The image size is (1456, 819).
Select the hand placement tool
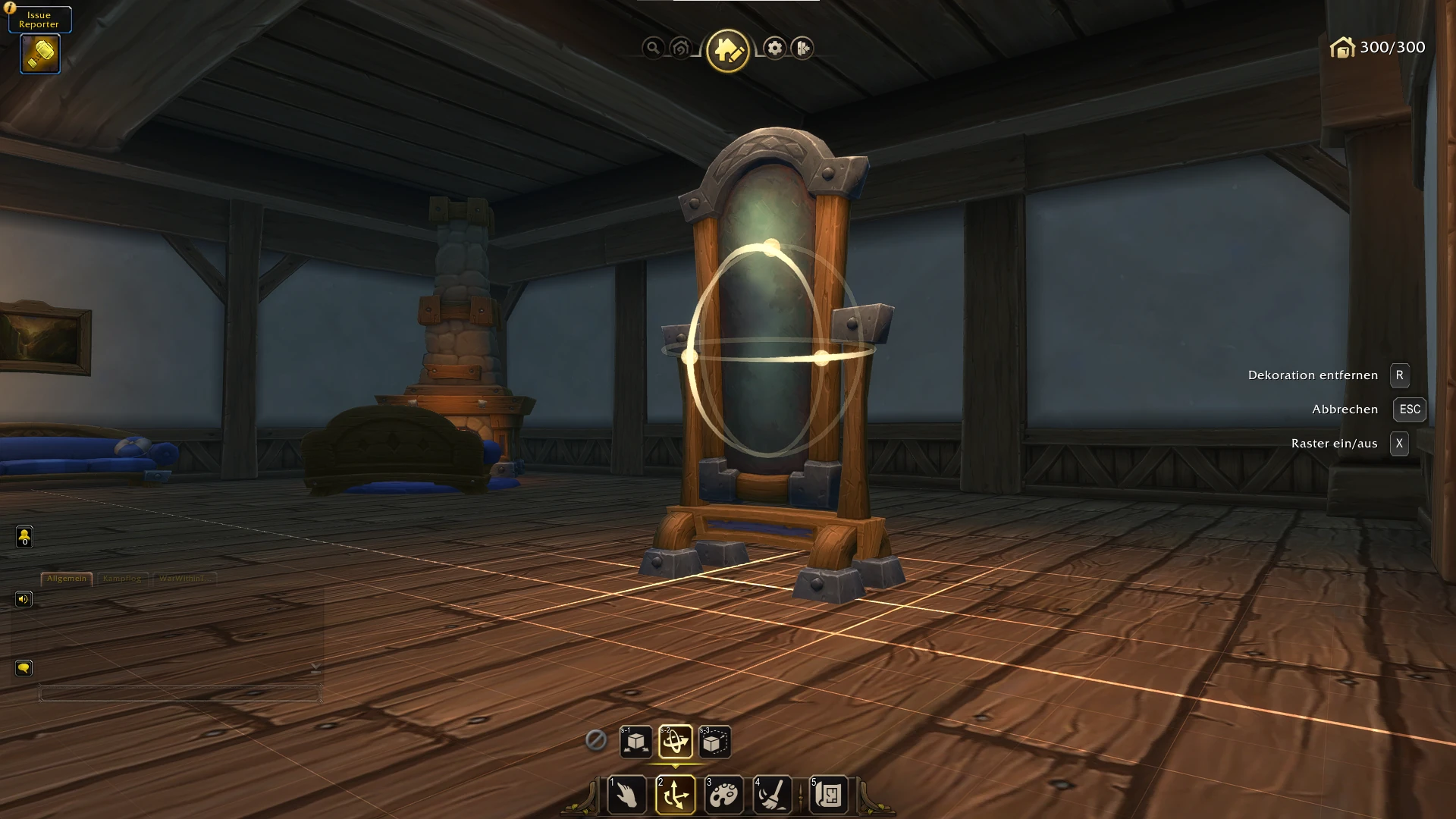click(627, 794)
